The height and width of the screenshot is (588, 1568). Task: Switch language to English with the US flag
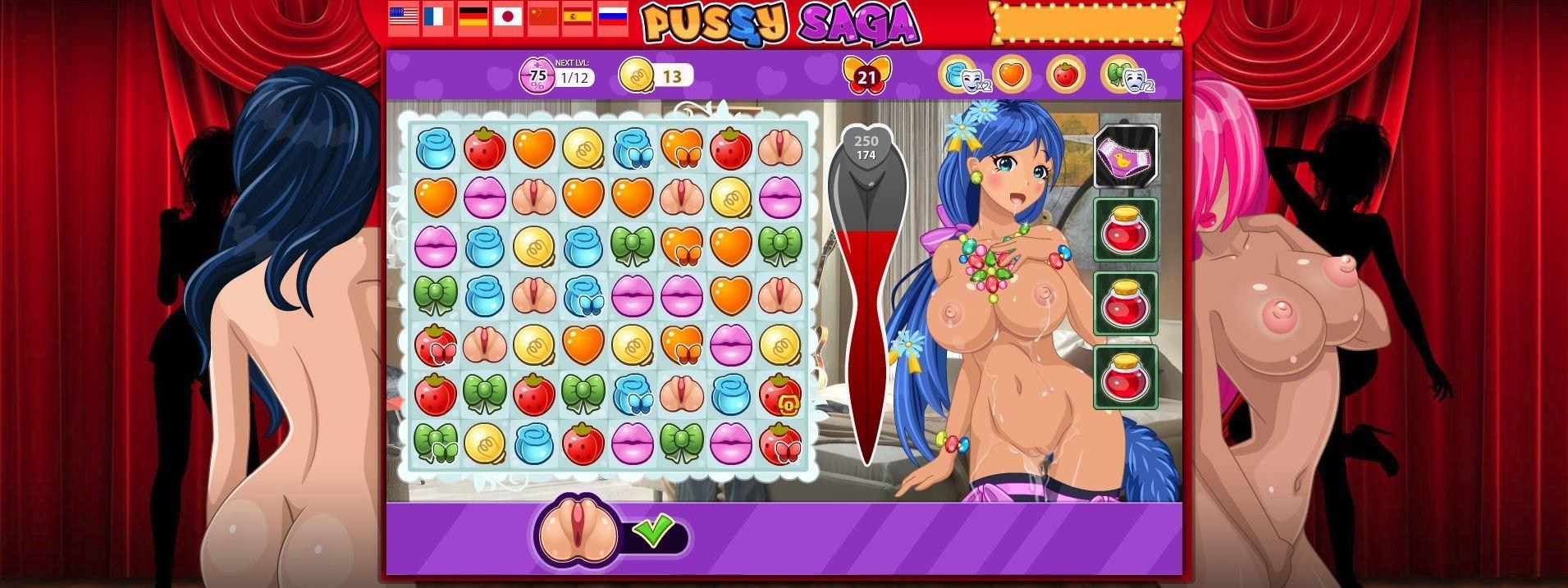point(404,16)
